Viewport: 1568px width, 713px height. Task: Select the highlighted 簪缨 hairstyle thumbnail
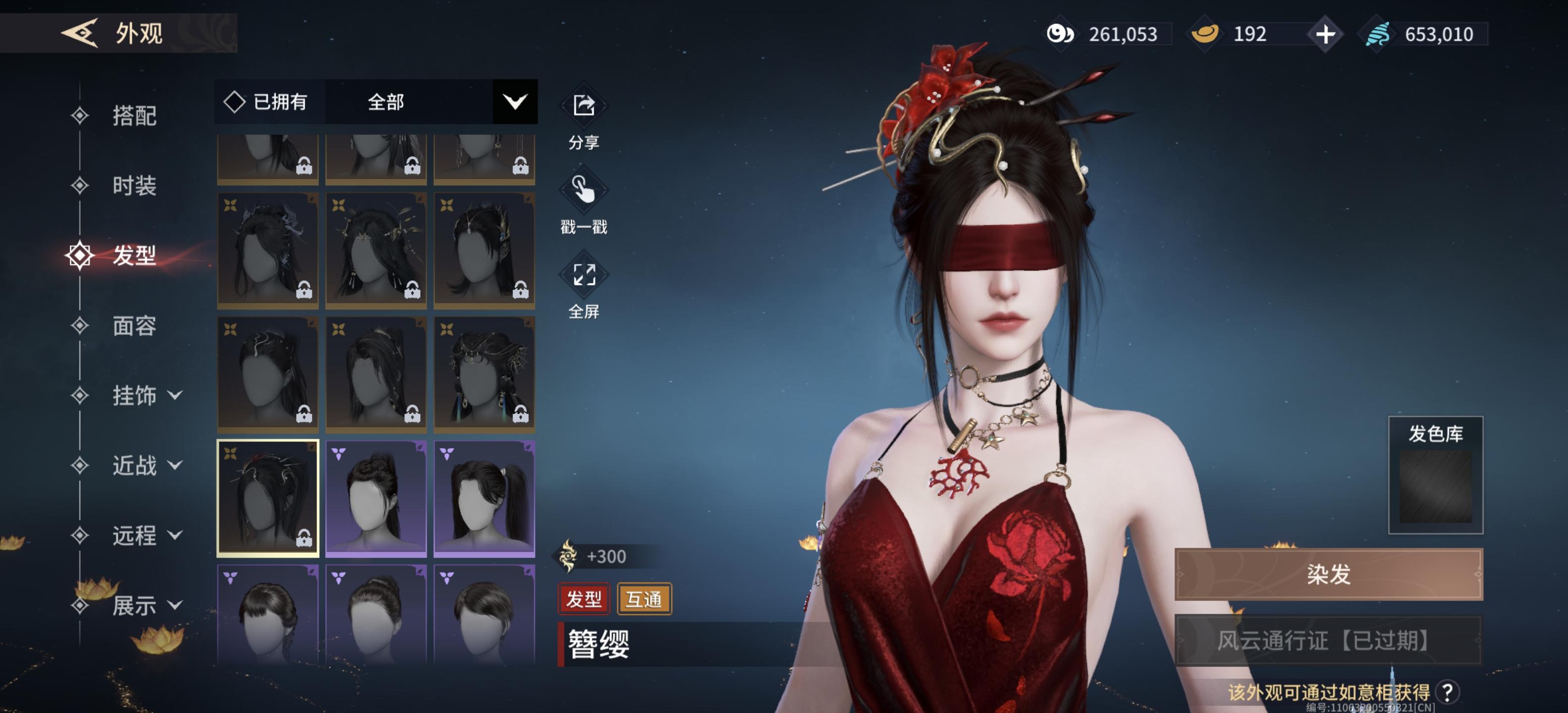point(268,498)
